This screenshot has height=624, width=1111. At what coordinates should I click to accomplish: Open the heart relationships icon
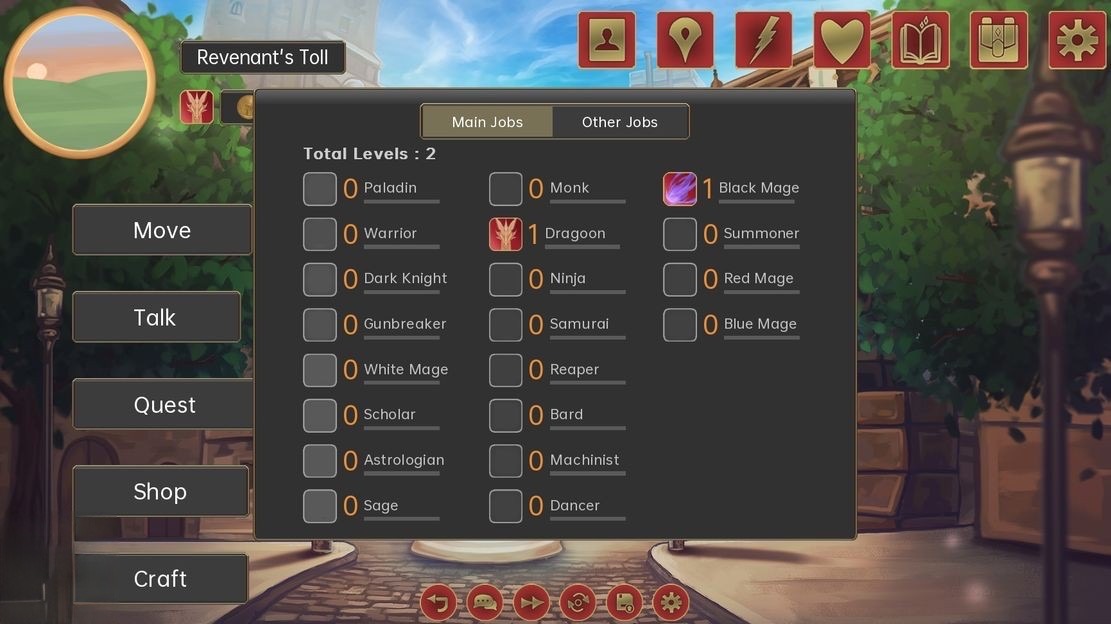[842, 40]
